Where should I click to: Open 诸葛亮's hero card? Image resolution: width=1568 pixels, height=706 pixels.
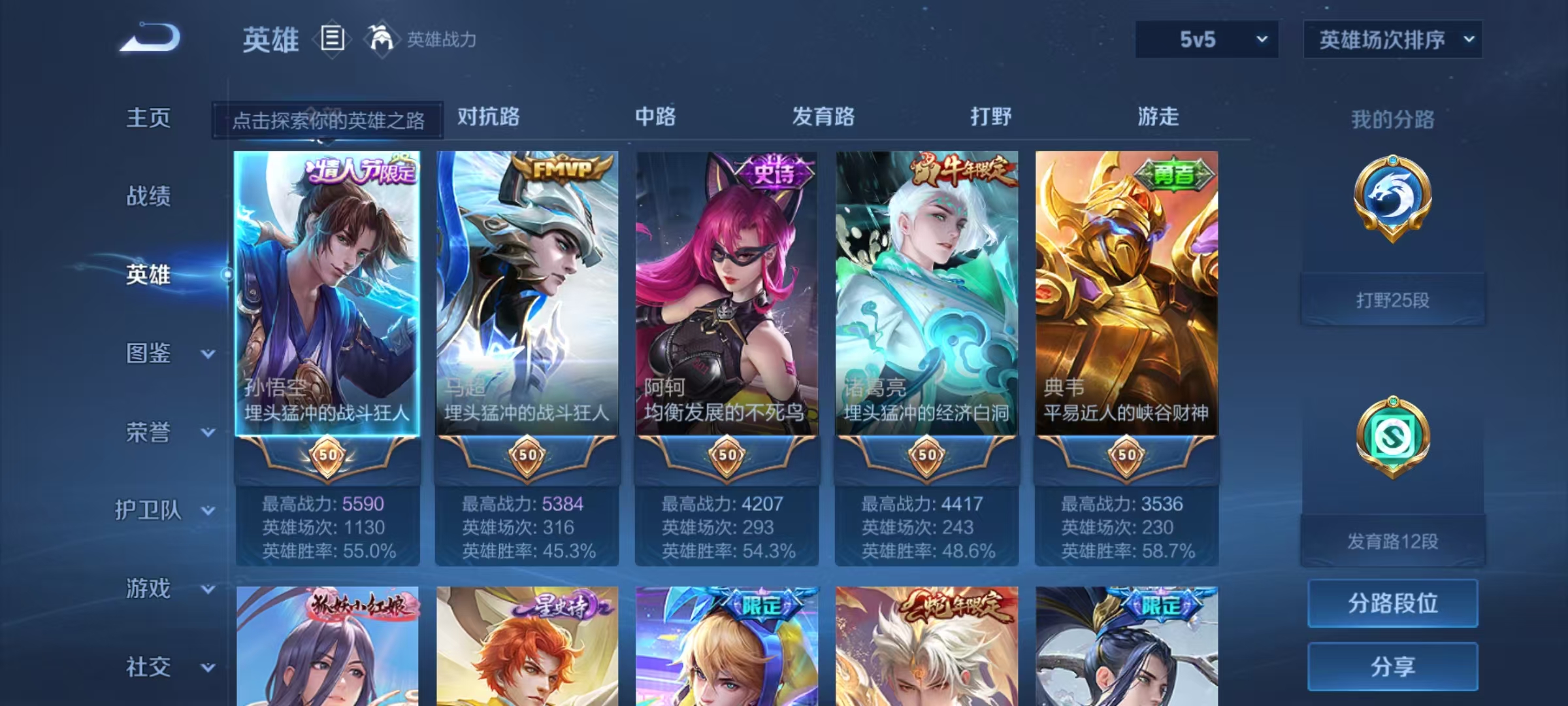(x=925, y=288)
